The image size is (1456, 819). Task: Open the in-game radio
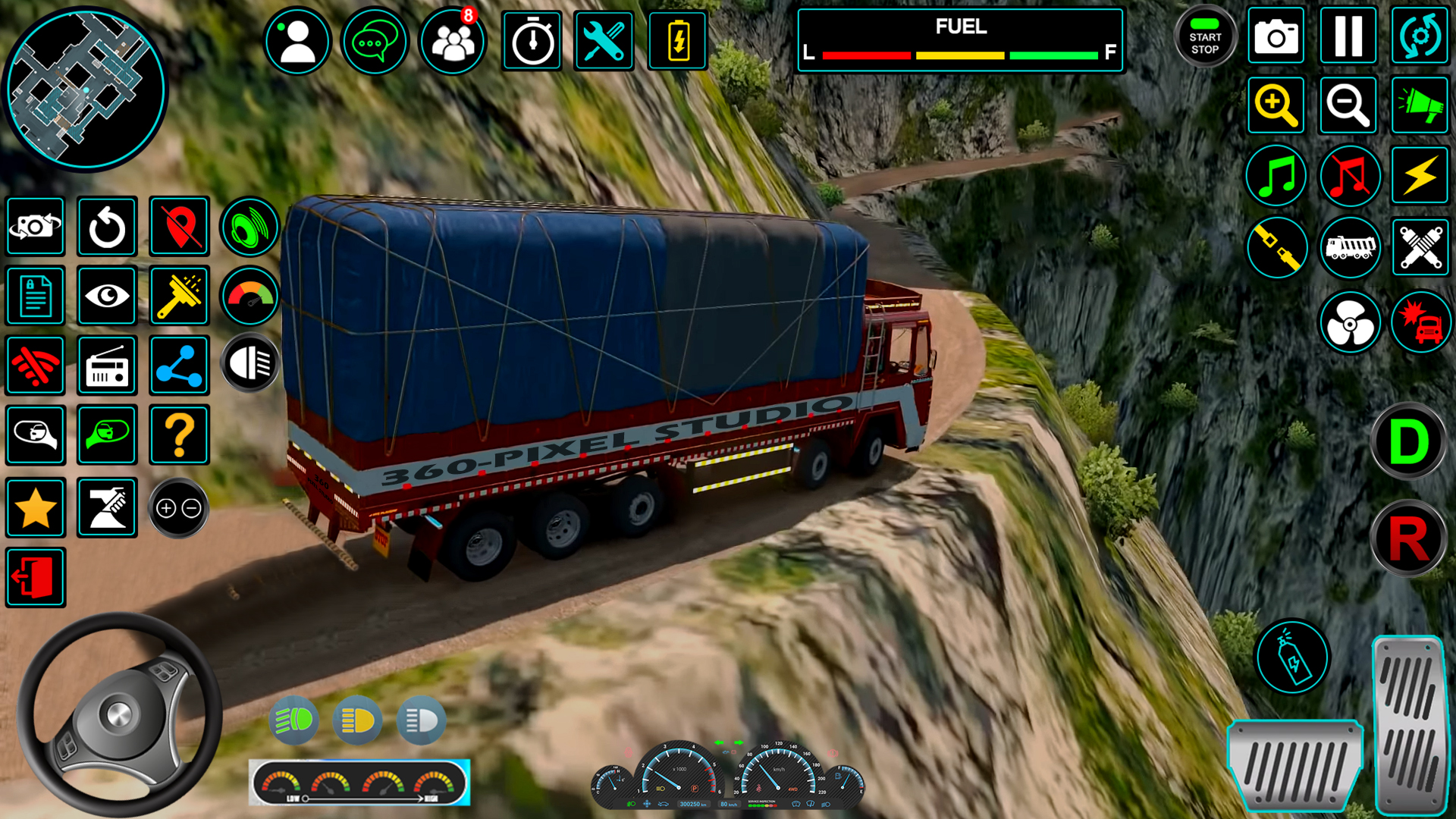[x=106, y=366]
